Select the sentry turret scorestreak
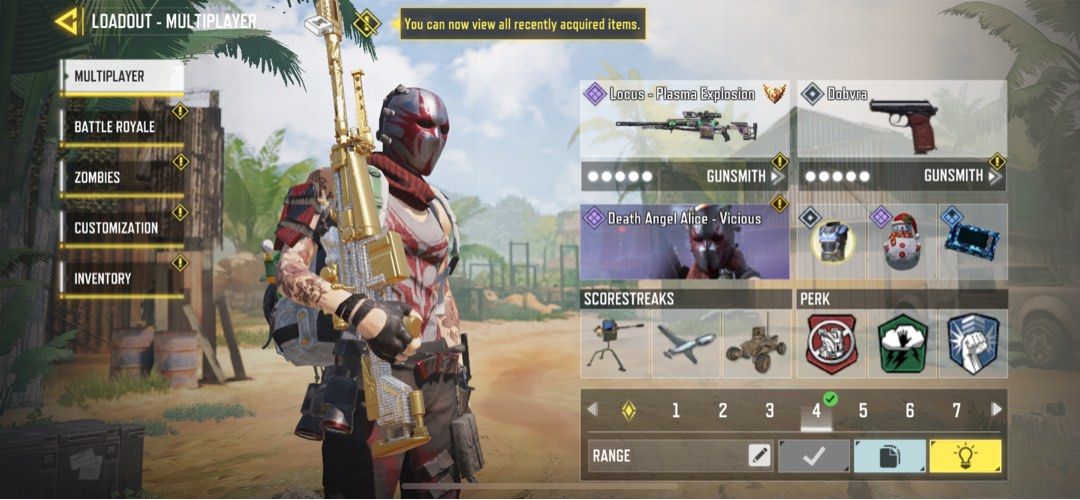 point(615,344)
